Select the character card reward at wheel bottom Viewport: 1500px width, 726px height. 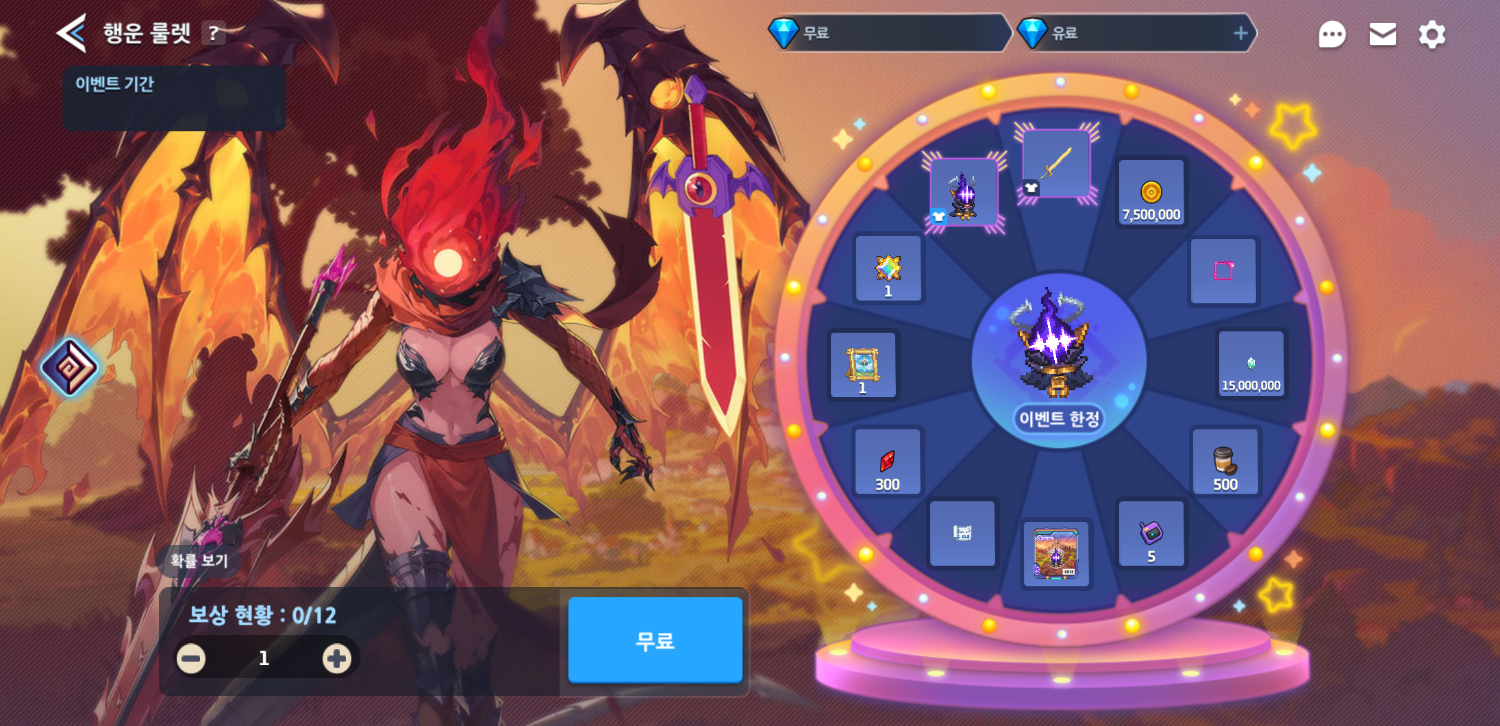1056,555
